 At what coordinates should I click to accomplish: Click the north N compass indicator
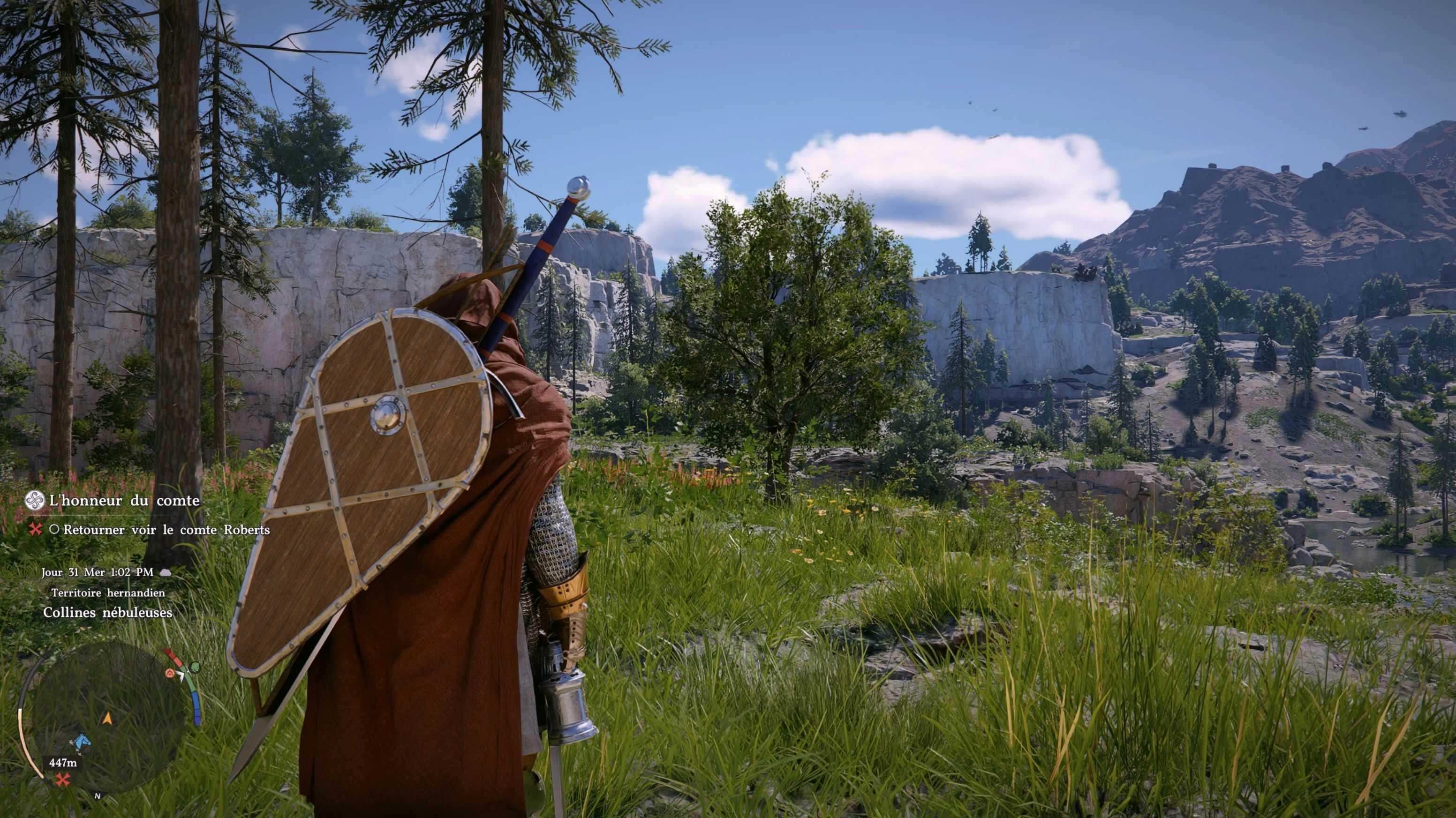coord(97,796)
